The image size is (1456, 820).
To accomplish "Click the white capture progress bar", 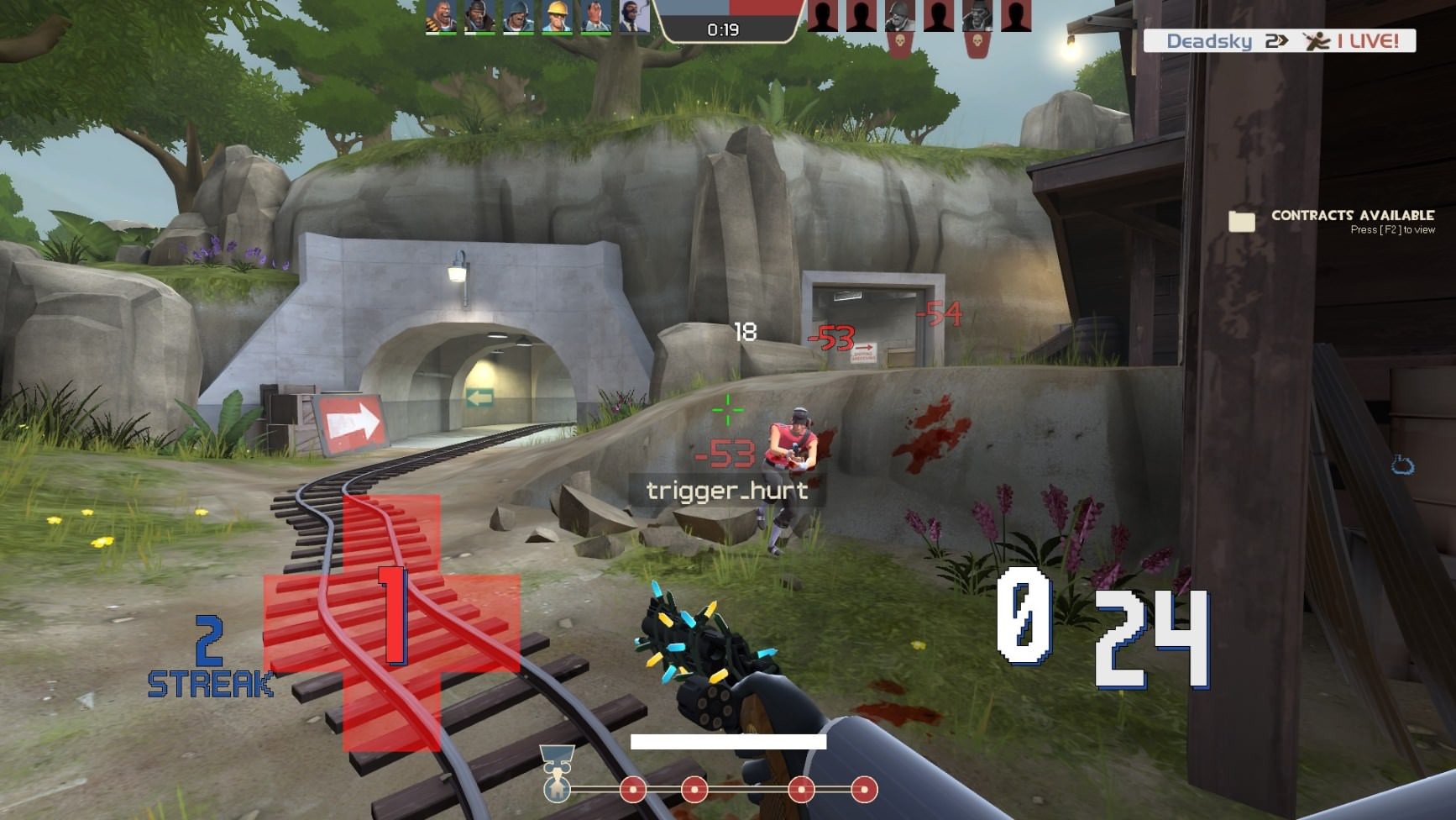I will click(x=729, y=742).
